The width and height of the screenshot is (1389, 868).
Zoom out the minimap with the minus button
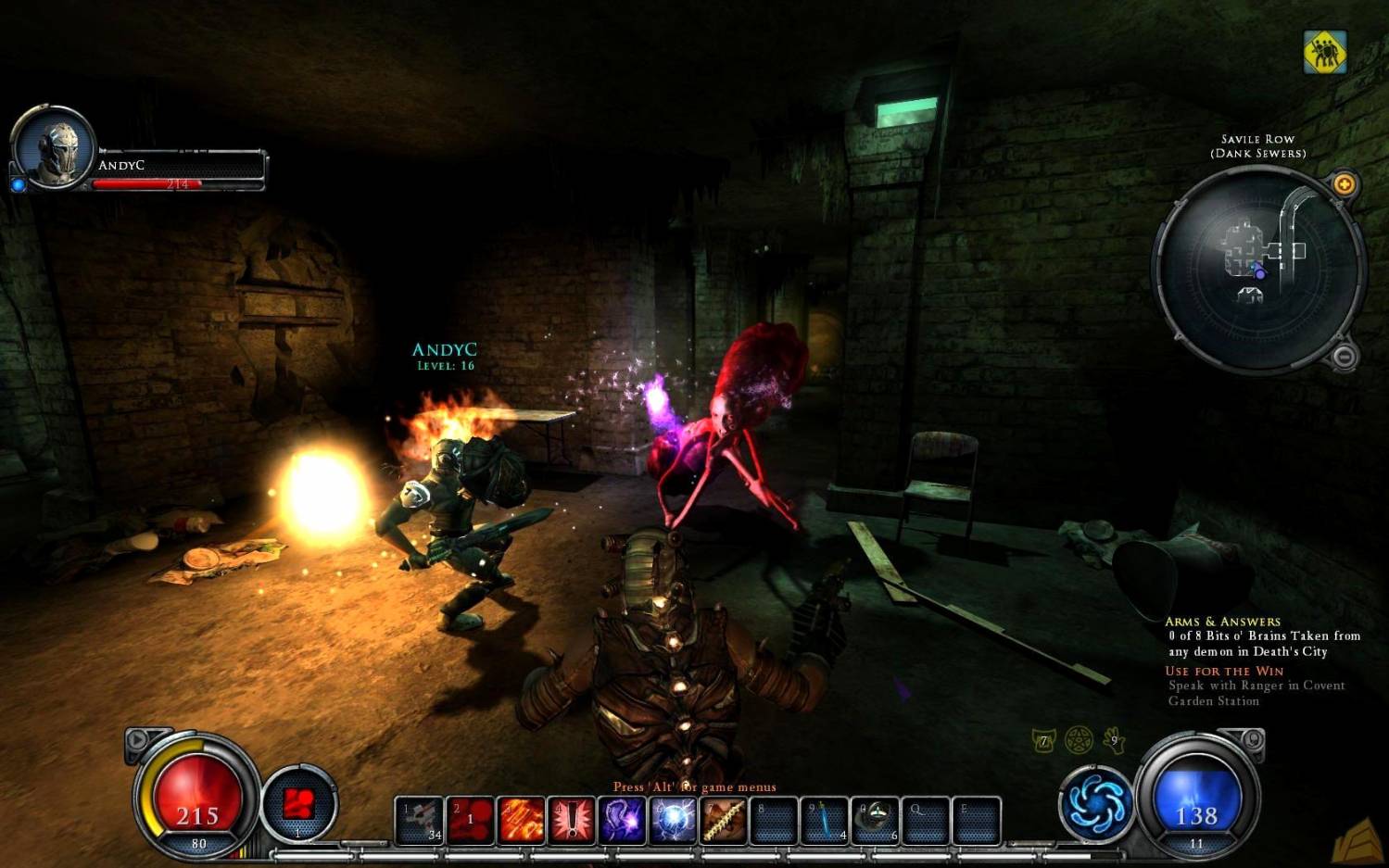pyautogui.click(x=1345, y=356)
